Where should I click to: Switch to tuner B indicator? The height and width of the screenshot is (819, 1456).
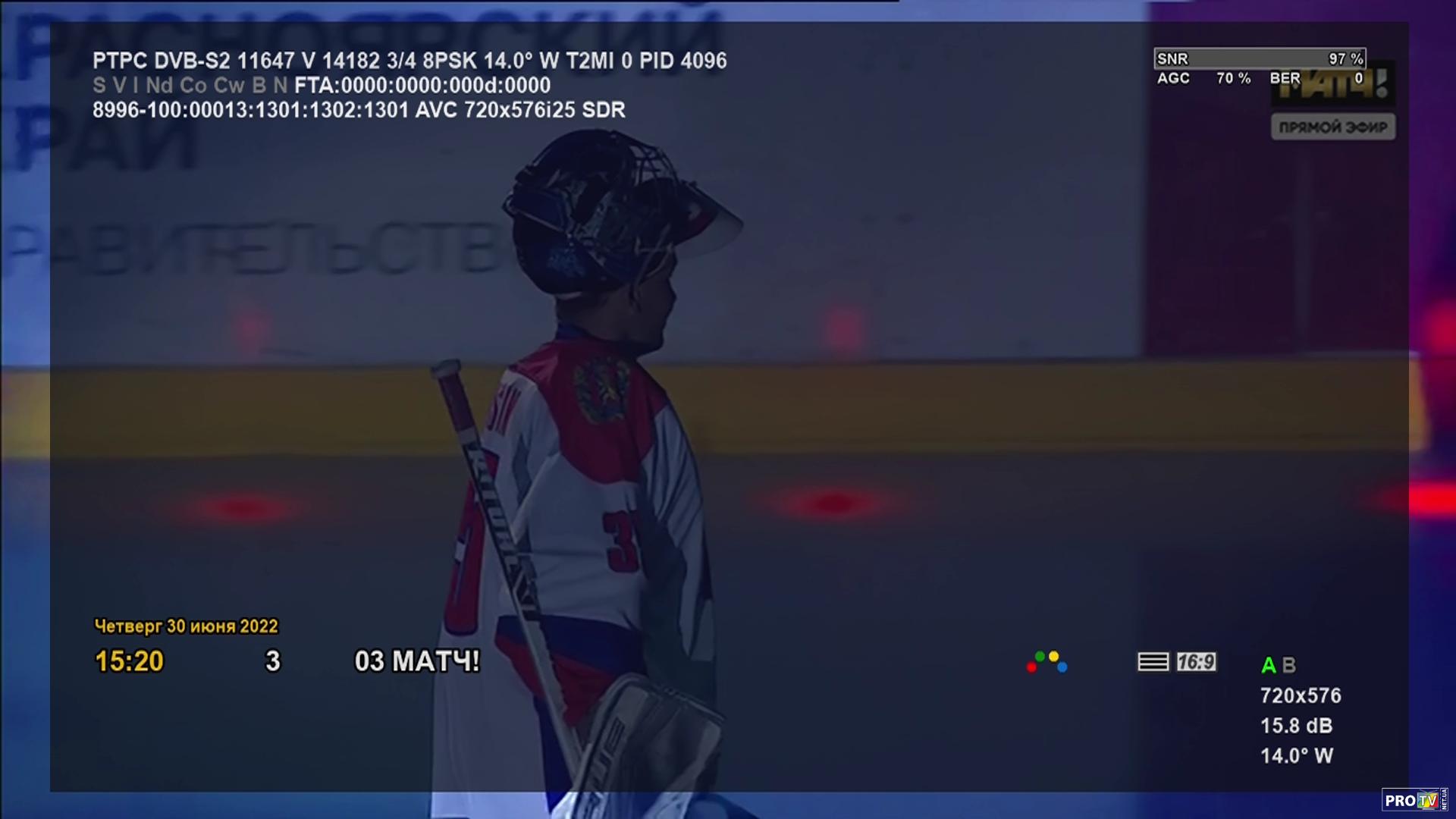pyautogui.click(x=1288, y=666)
